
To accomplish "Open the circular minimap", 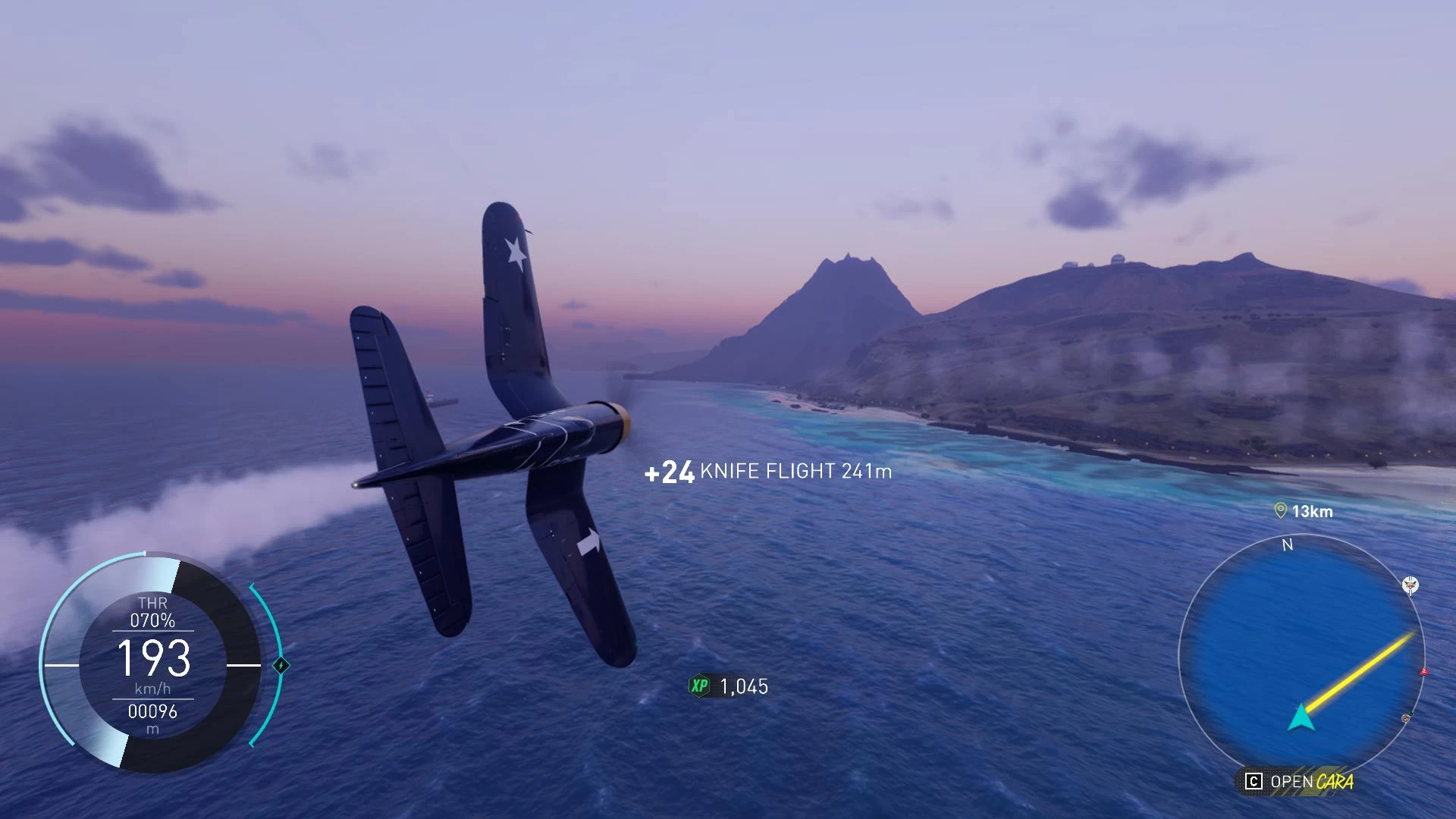I will [x=1301, y=656].
